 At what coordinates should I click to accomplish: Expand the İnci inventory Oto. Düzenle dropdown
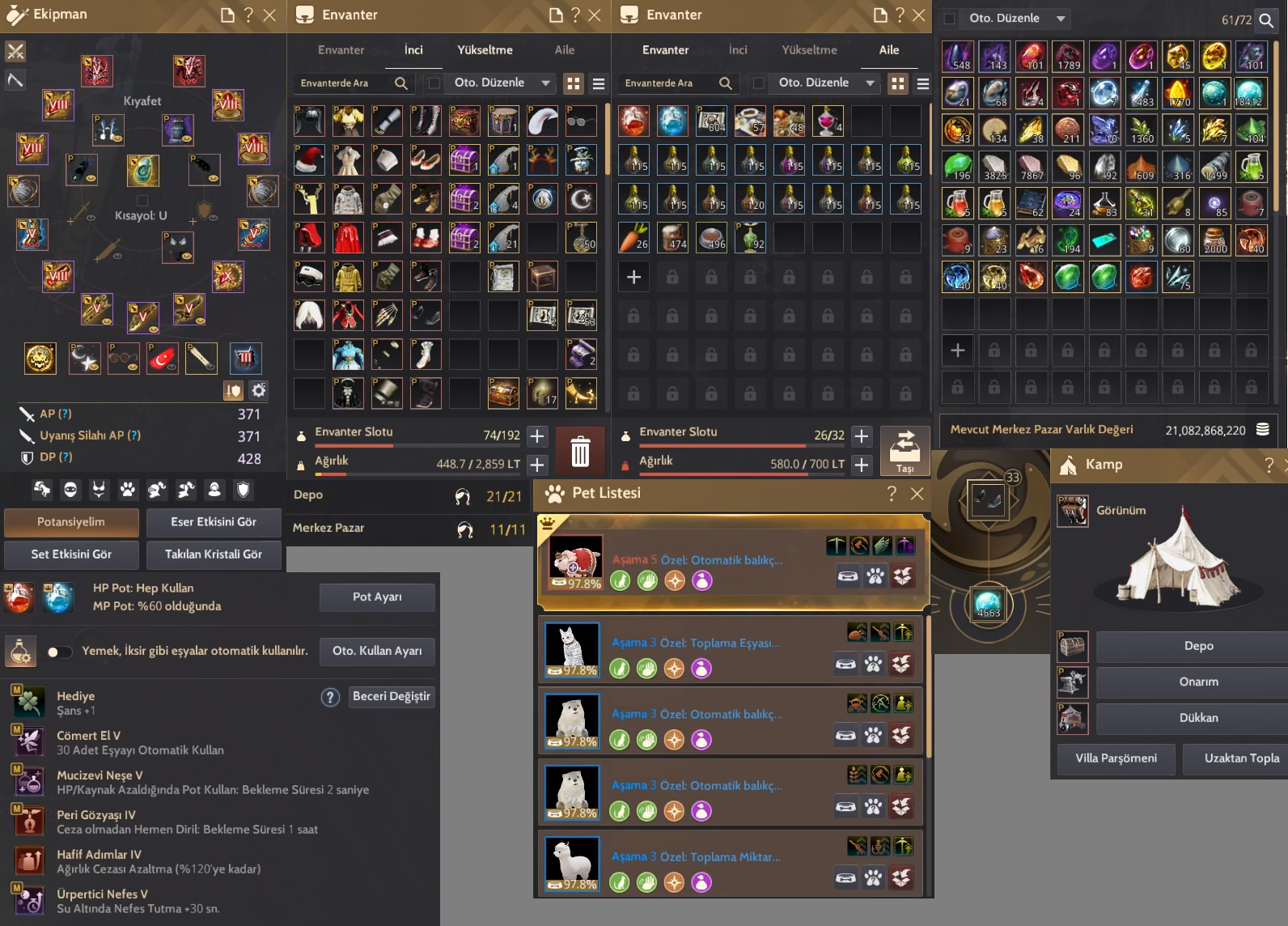(500, 83)
